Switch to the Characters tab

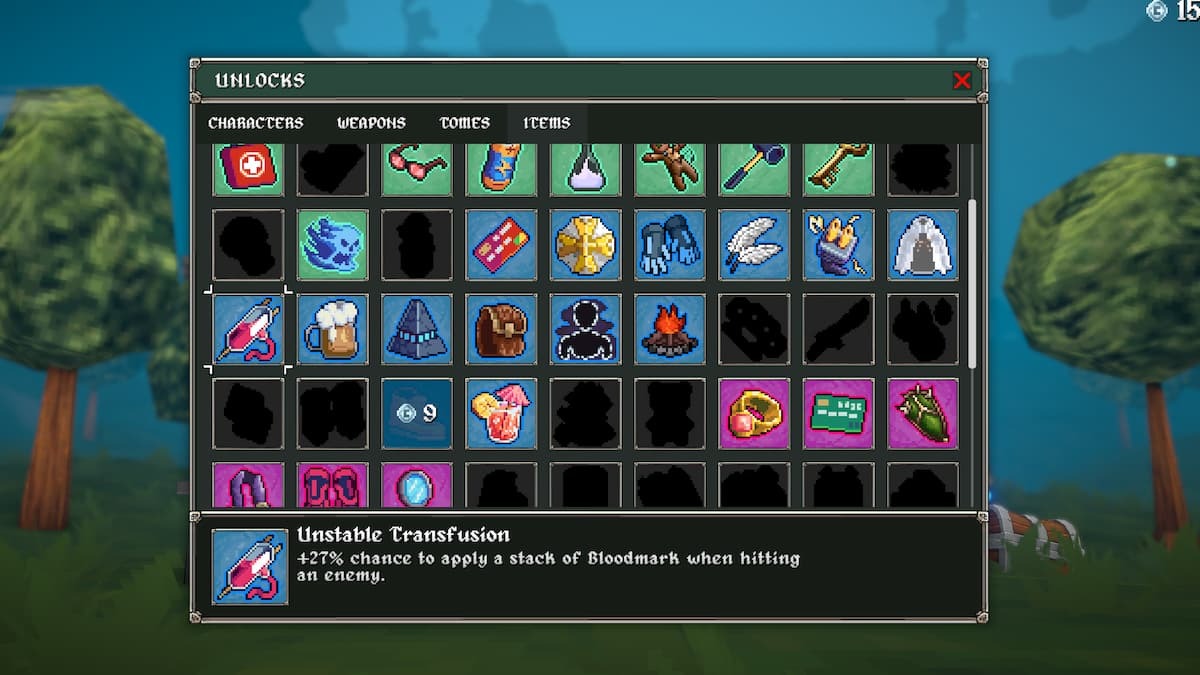tap(255, 123)
